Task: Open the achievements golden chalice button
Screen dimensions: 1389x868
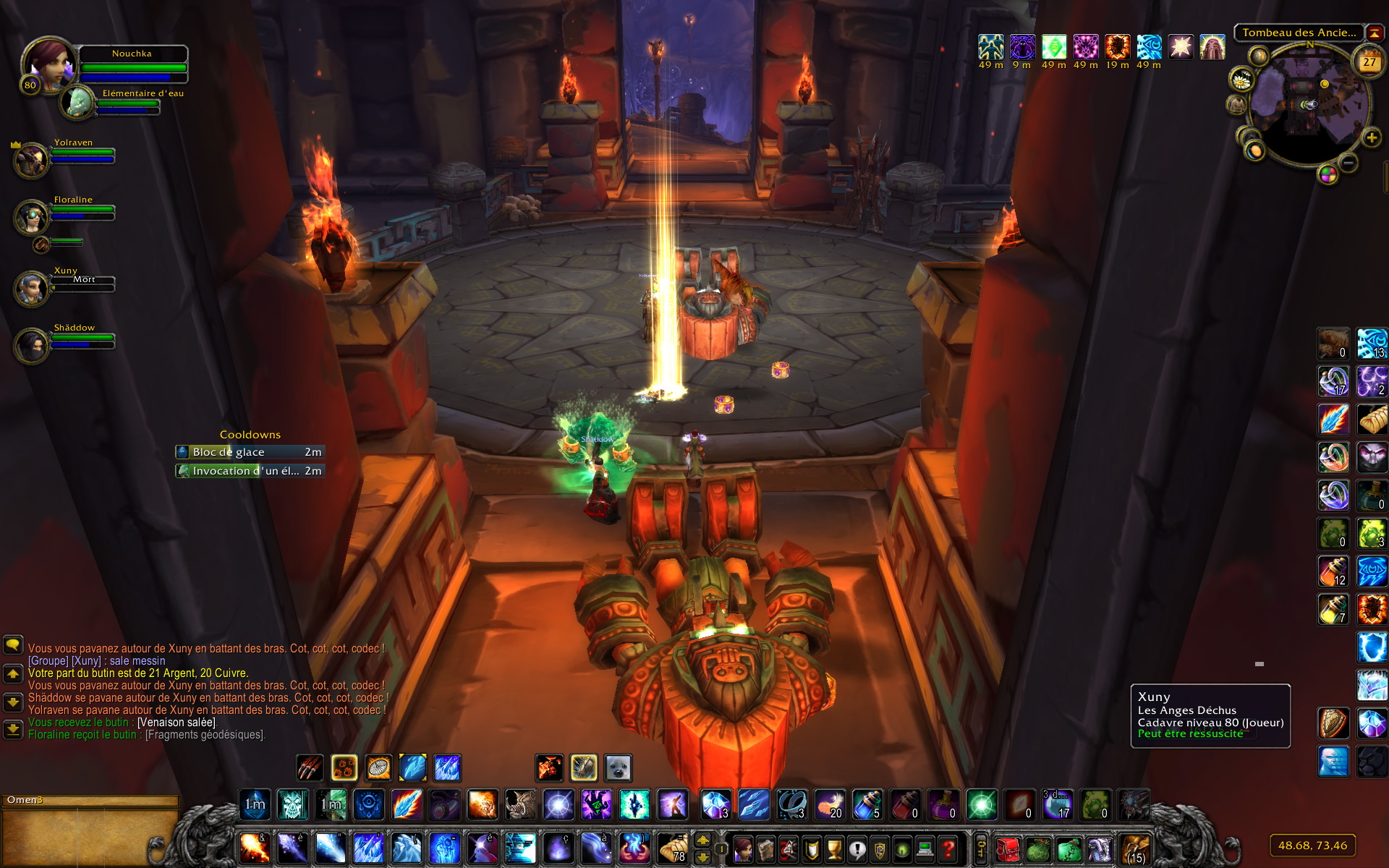Action: (x=834, y=848)
